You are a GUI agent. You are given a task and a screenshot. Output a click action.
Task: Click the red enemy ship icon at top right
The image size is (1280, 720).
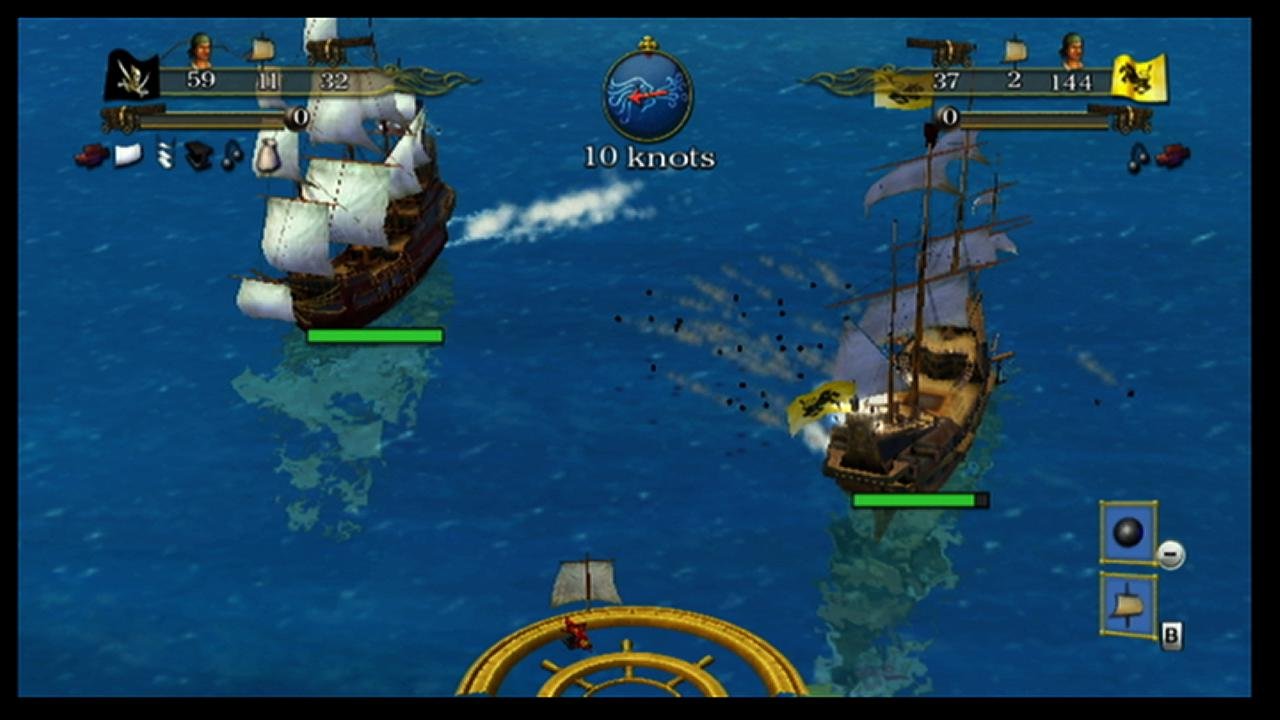[x=1170, y=155]
